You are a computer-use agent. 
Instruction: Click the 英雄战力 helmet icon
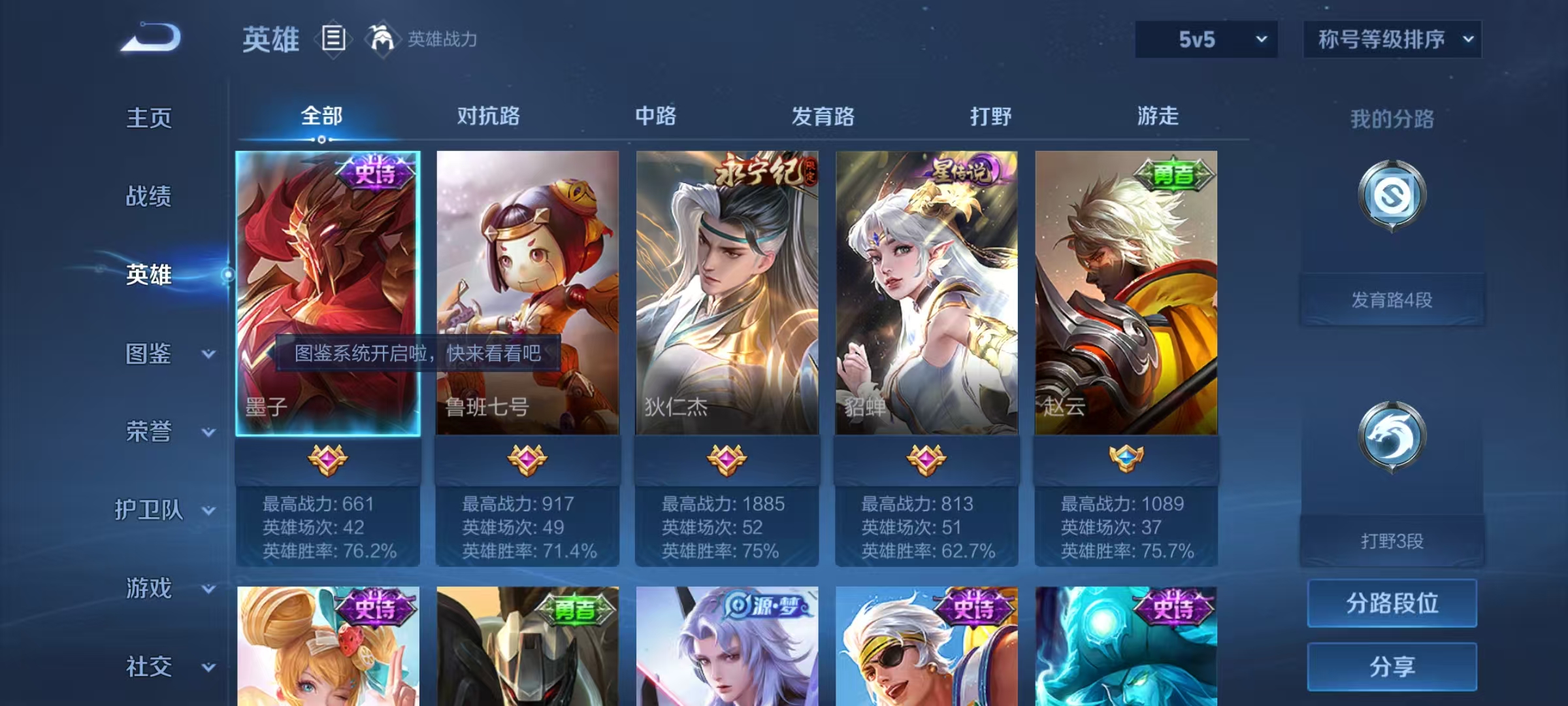[x=382, y=39]
